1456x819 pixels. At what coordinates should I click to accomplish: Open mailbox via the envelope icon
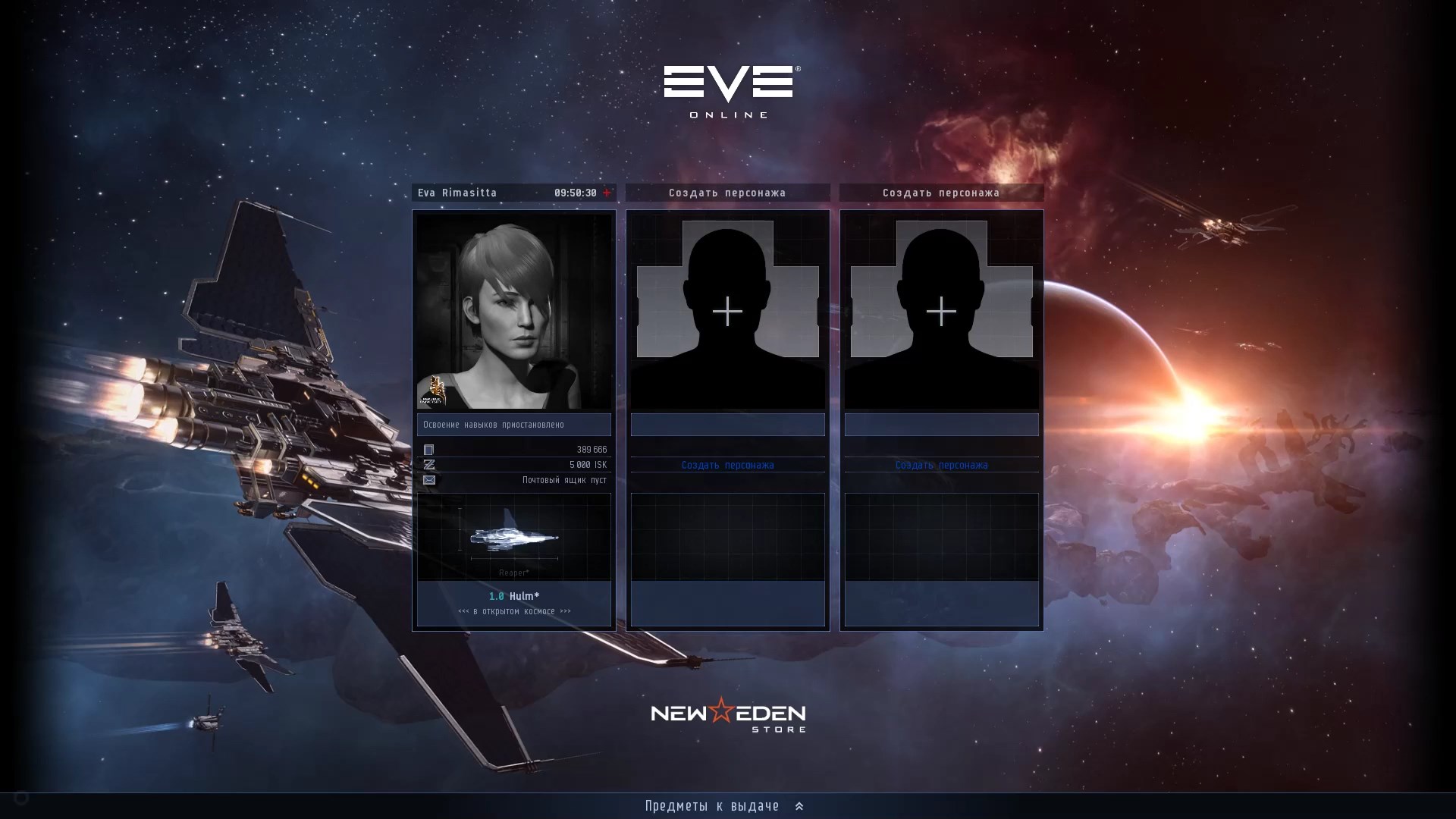429,480
